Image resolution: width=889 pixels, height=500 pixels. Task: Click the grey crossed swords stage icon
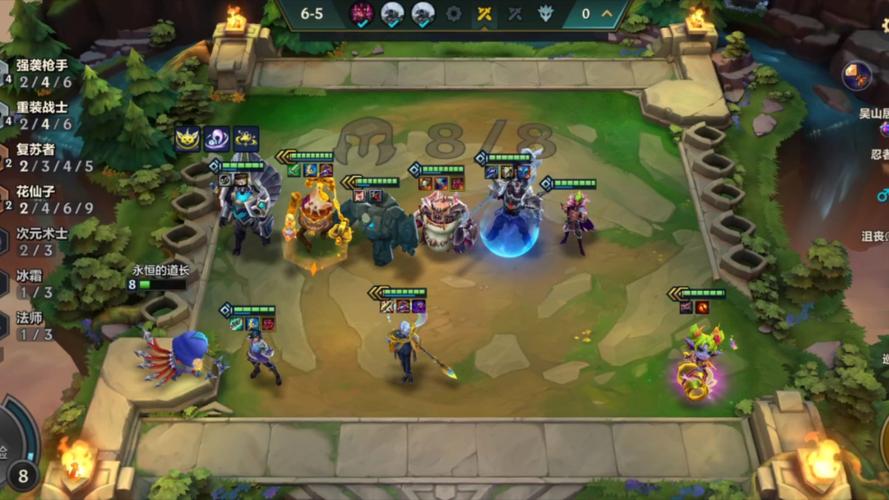pyautogui.click(x=516, y=14)
